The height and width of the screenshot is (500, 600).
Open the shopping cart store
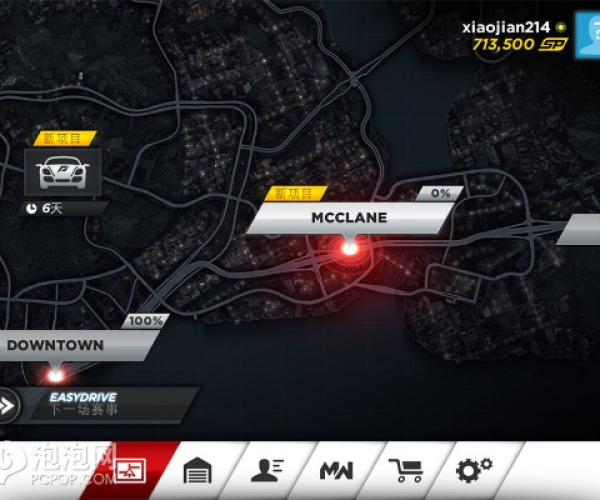pyautogui.click(x=404, y=470)
